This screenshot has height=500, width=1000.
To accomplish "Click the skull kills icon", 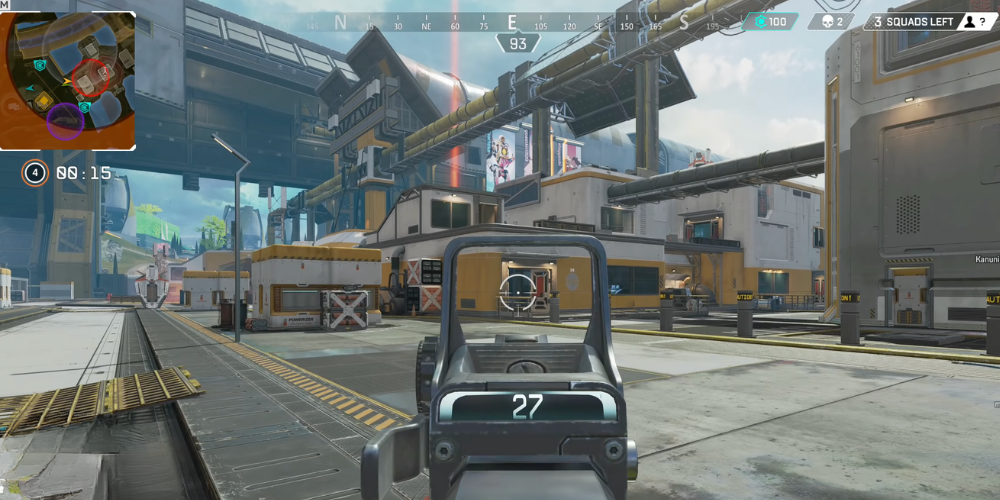I will point(827,21).
